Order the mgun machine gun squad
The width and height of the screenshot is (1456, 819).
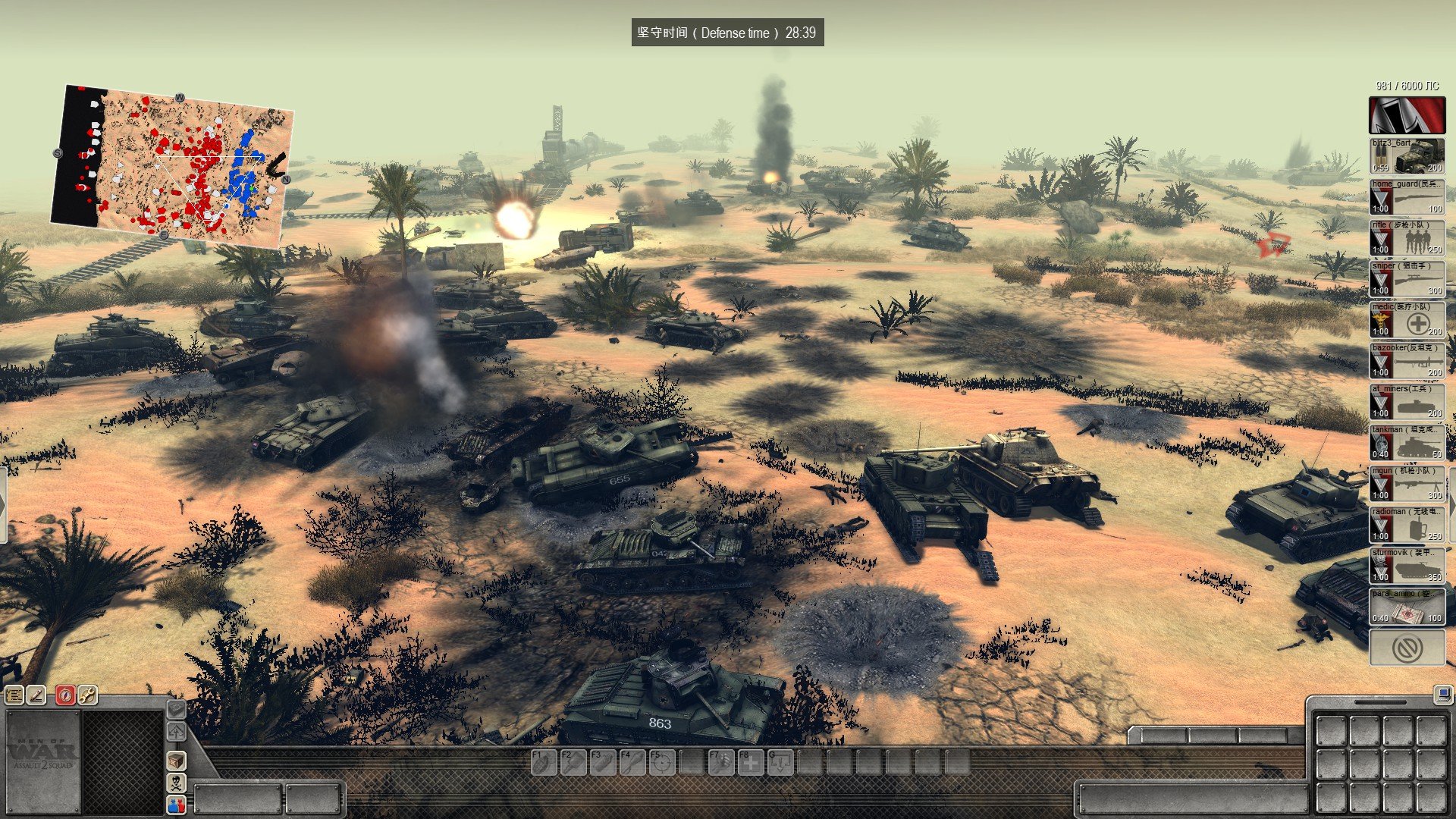tap(1407, 483)
